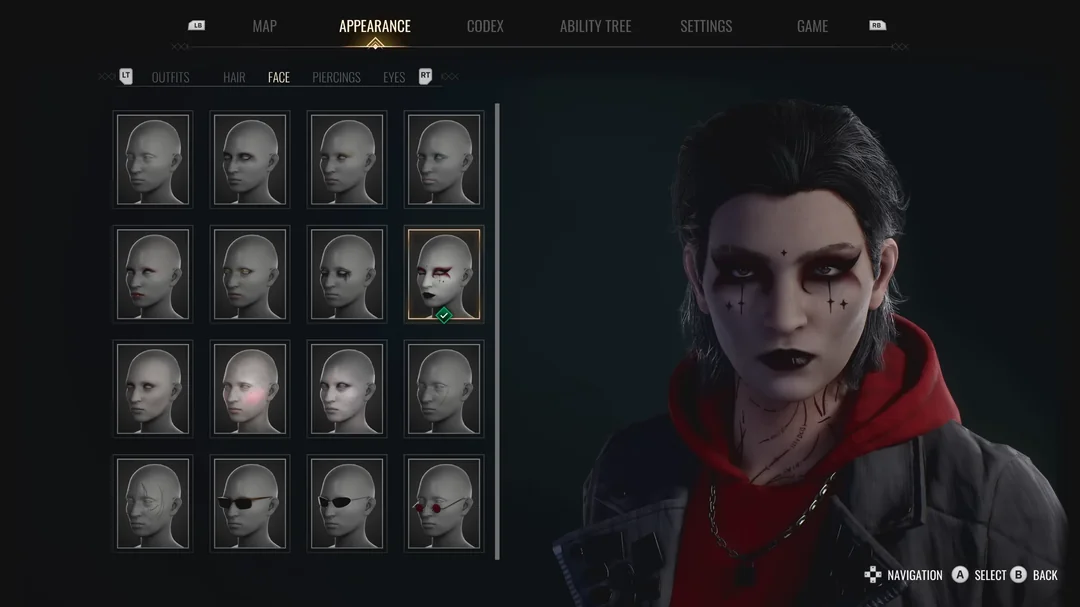Go to the Settings tab
This screenshot has width=1080, height=607.
click(x=706, y=27)
